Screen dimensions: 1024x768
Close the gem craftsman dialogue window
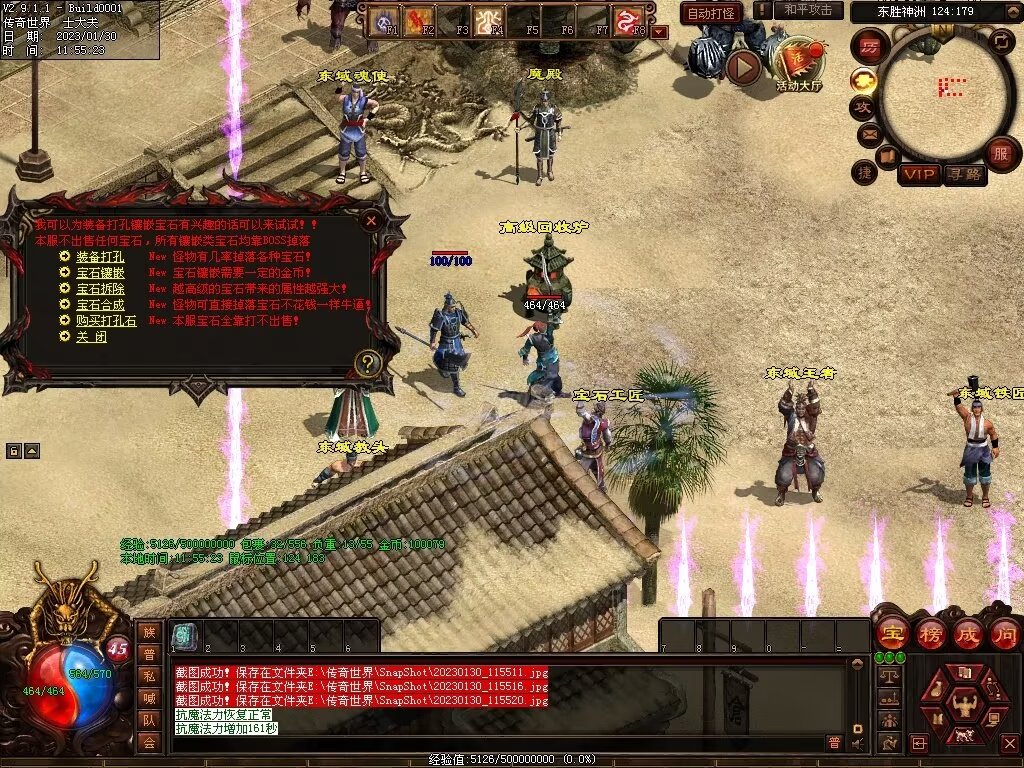[371, 220]
